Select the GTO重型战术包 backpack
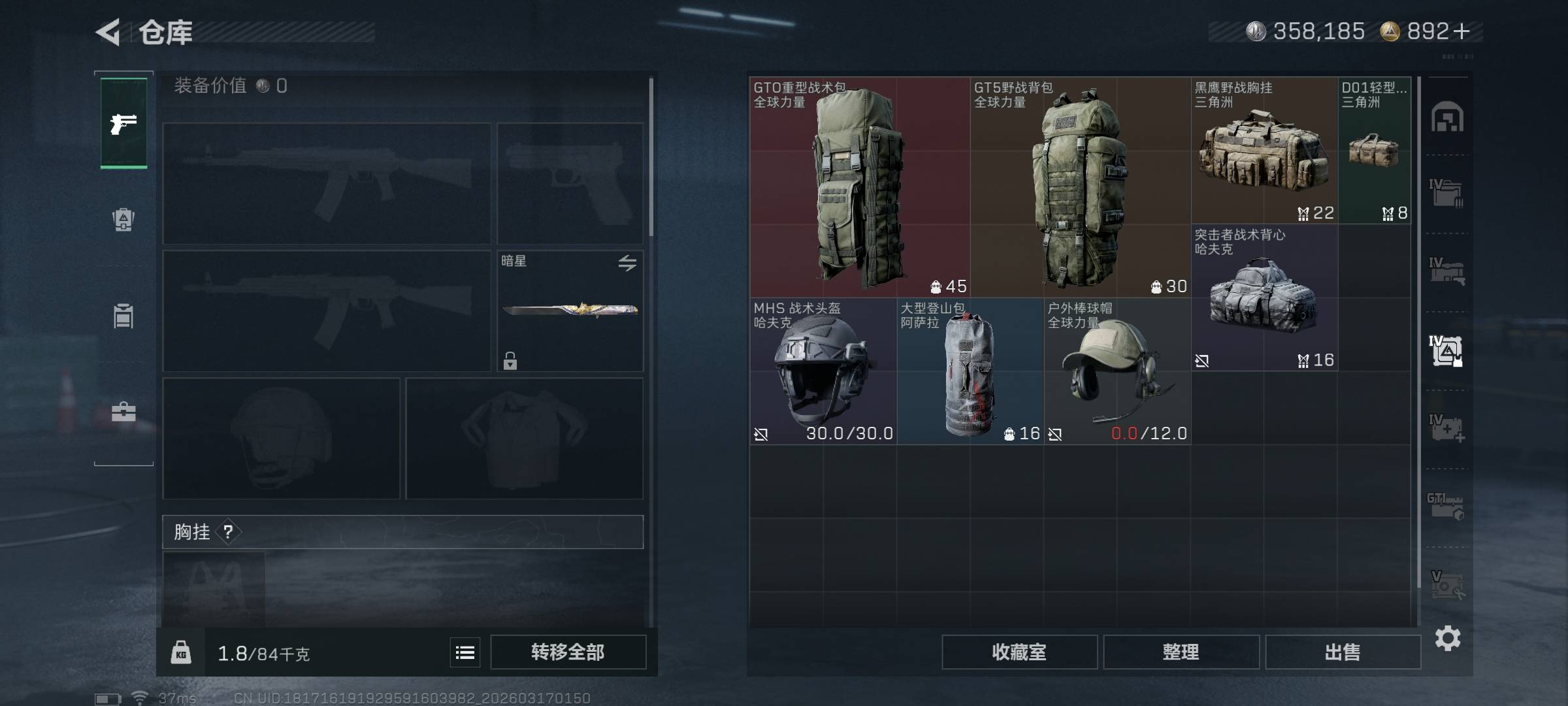 pos(860,188)
